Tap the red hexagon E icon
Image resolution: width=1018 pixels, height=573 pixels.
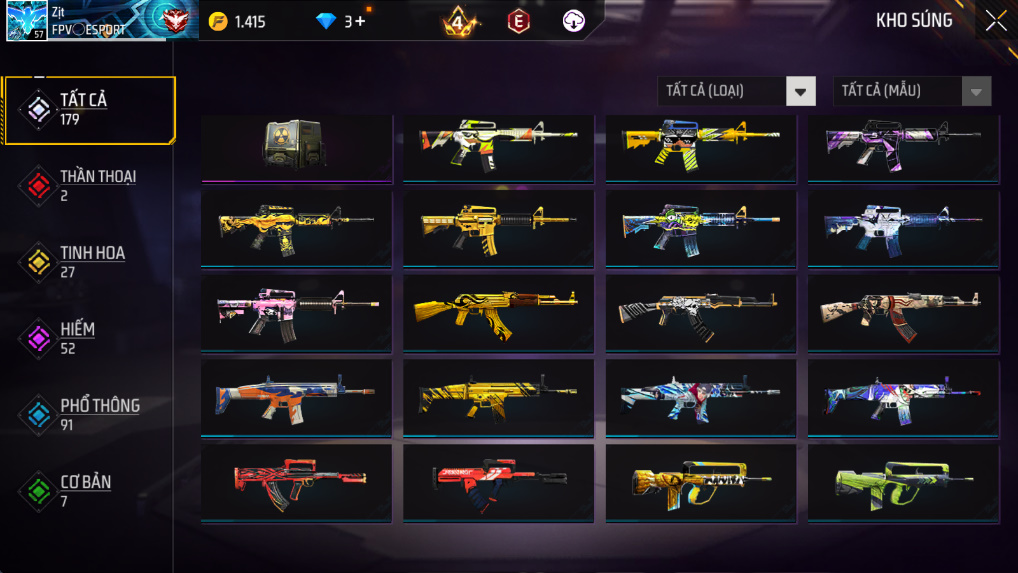click(x=518, y=21)
